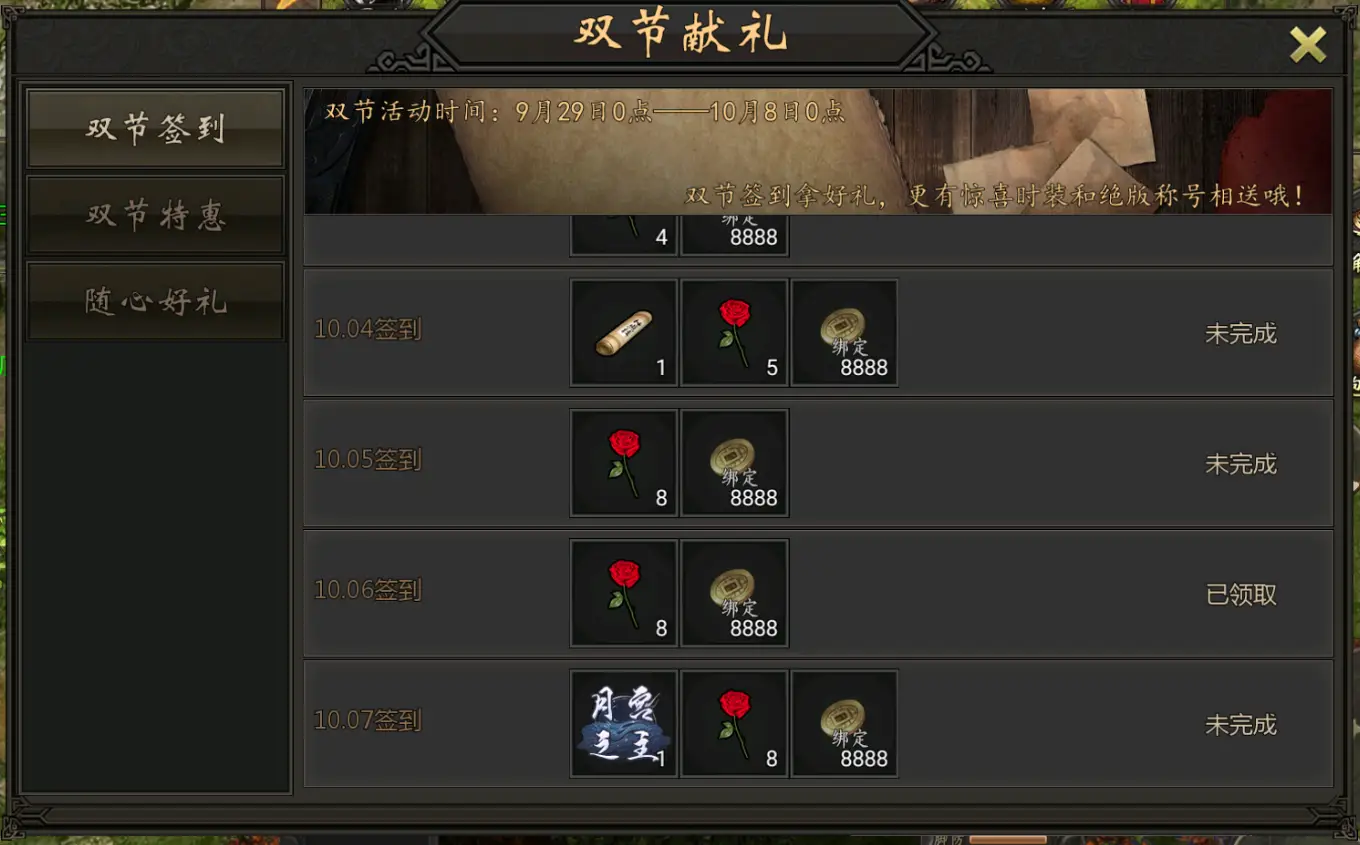Click the 未完成 status for 10.07签到

pos(1240,723)
